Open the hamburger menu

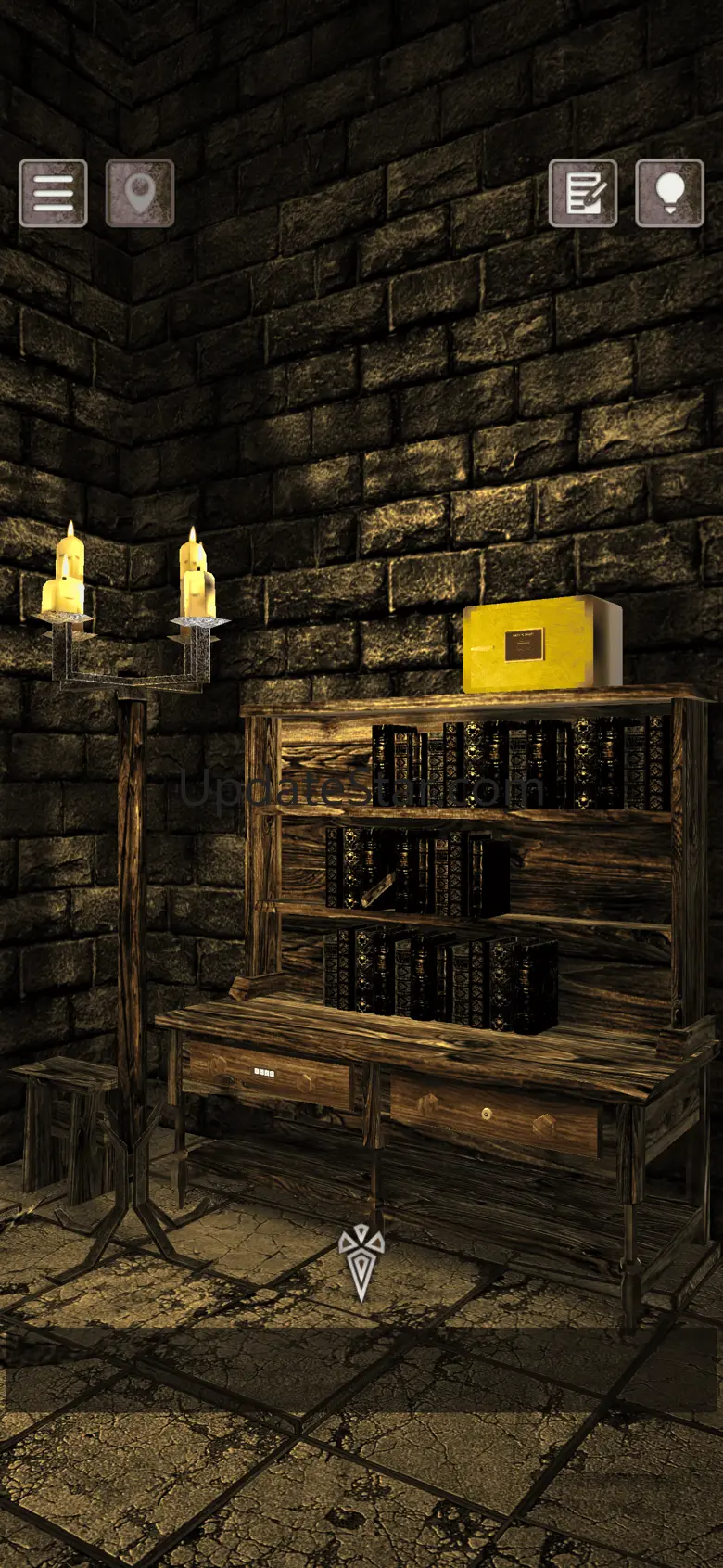53,193
